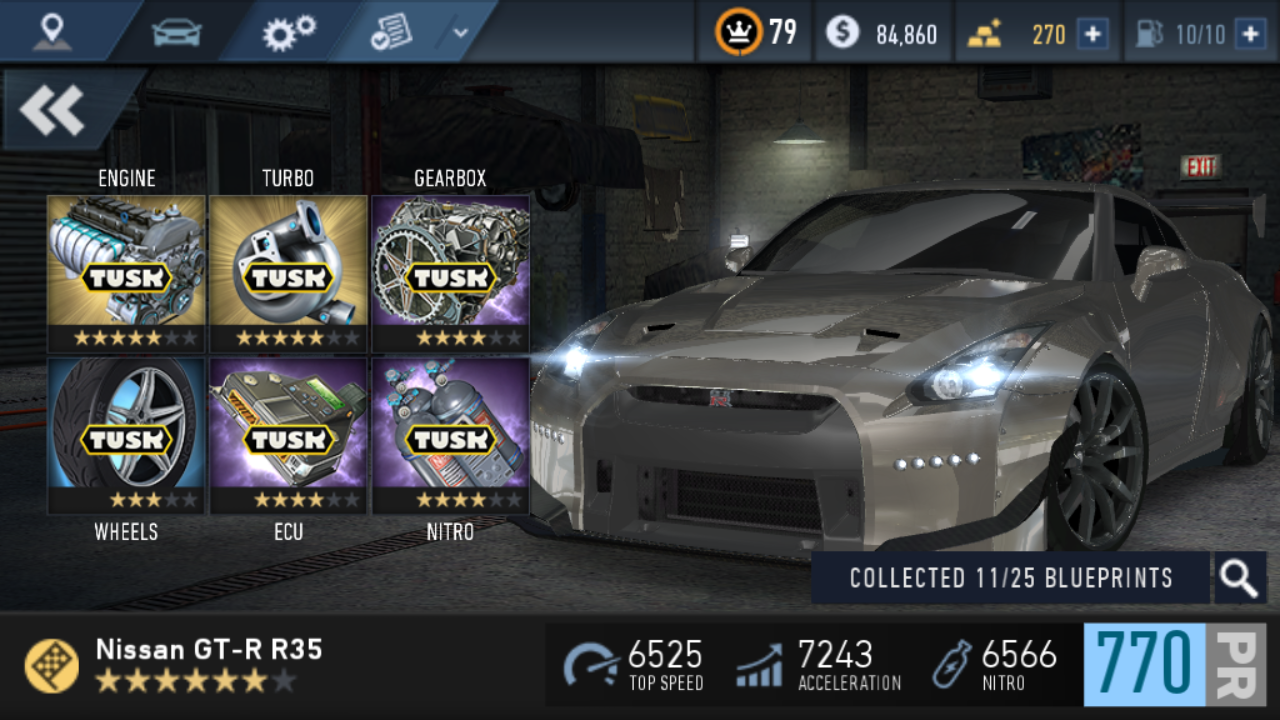This screenshot has height=720, width=1280.
Task: Select the Engine part slot
Action: 126,273
